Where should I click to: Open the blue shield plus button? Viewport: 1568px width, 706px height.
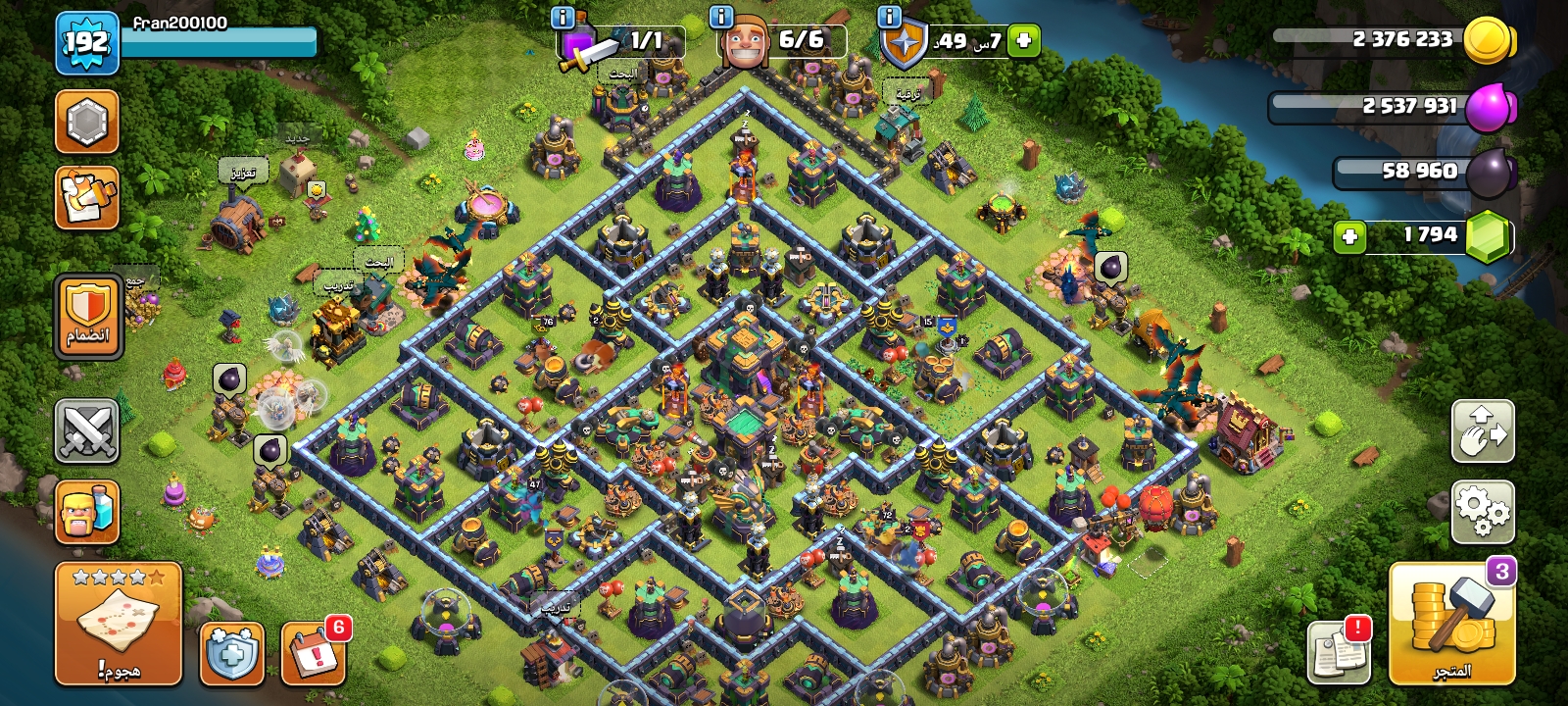[x=232, y=653]
